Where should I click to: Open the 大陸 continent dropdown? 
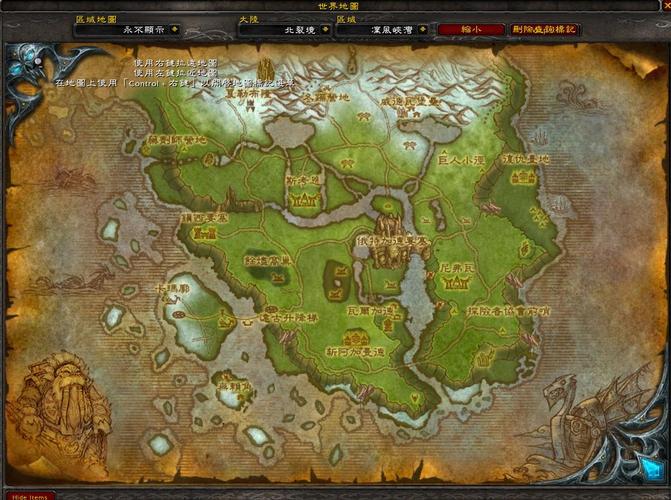pos(324,30)
